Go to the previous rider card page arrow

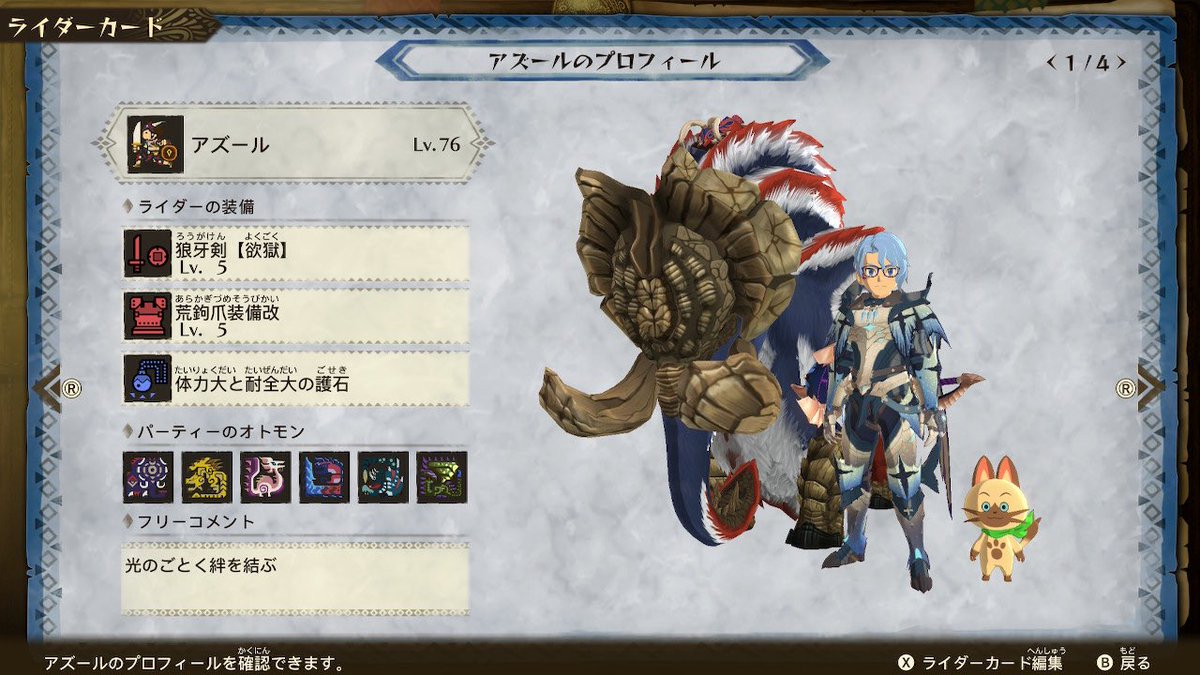coord(52,388)
